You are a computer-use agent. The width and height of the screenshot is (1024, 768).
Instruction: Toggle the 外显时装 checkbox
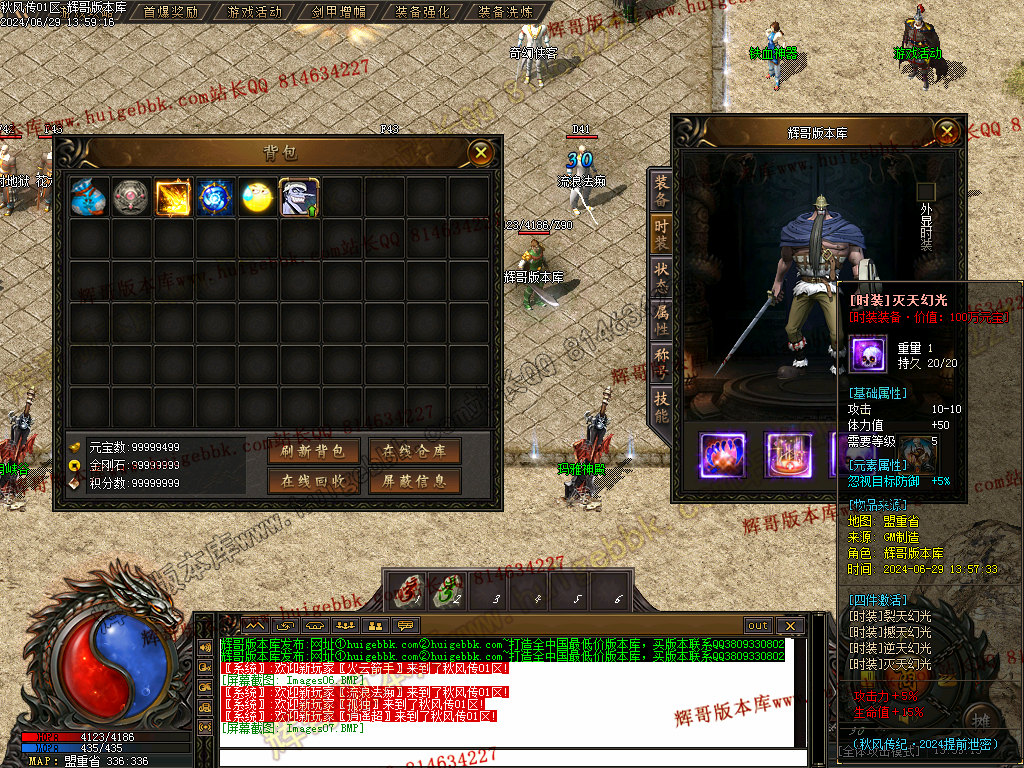click(x=926, y=192)
